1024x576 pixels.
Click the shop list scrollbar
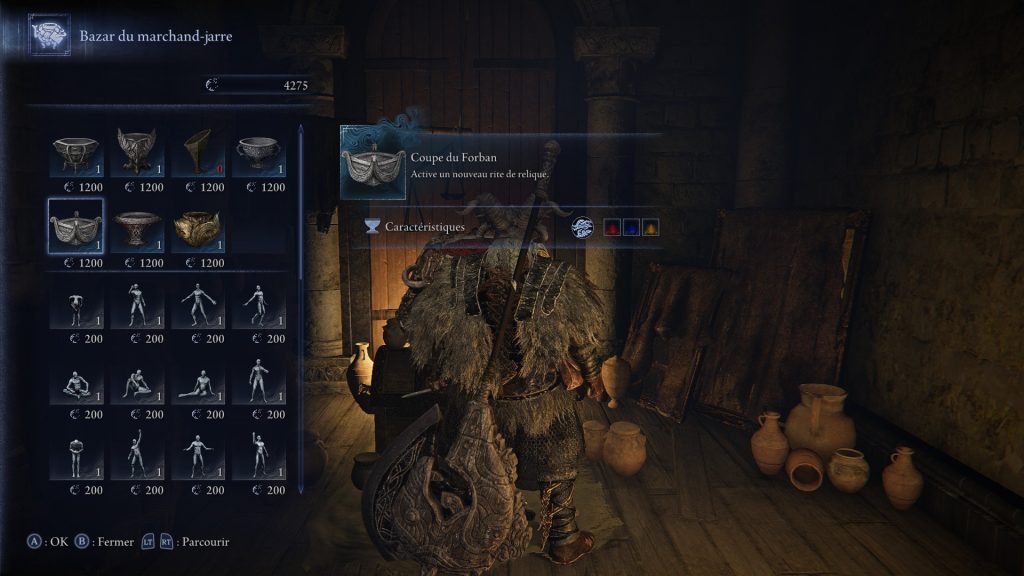point(302,300)
